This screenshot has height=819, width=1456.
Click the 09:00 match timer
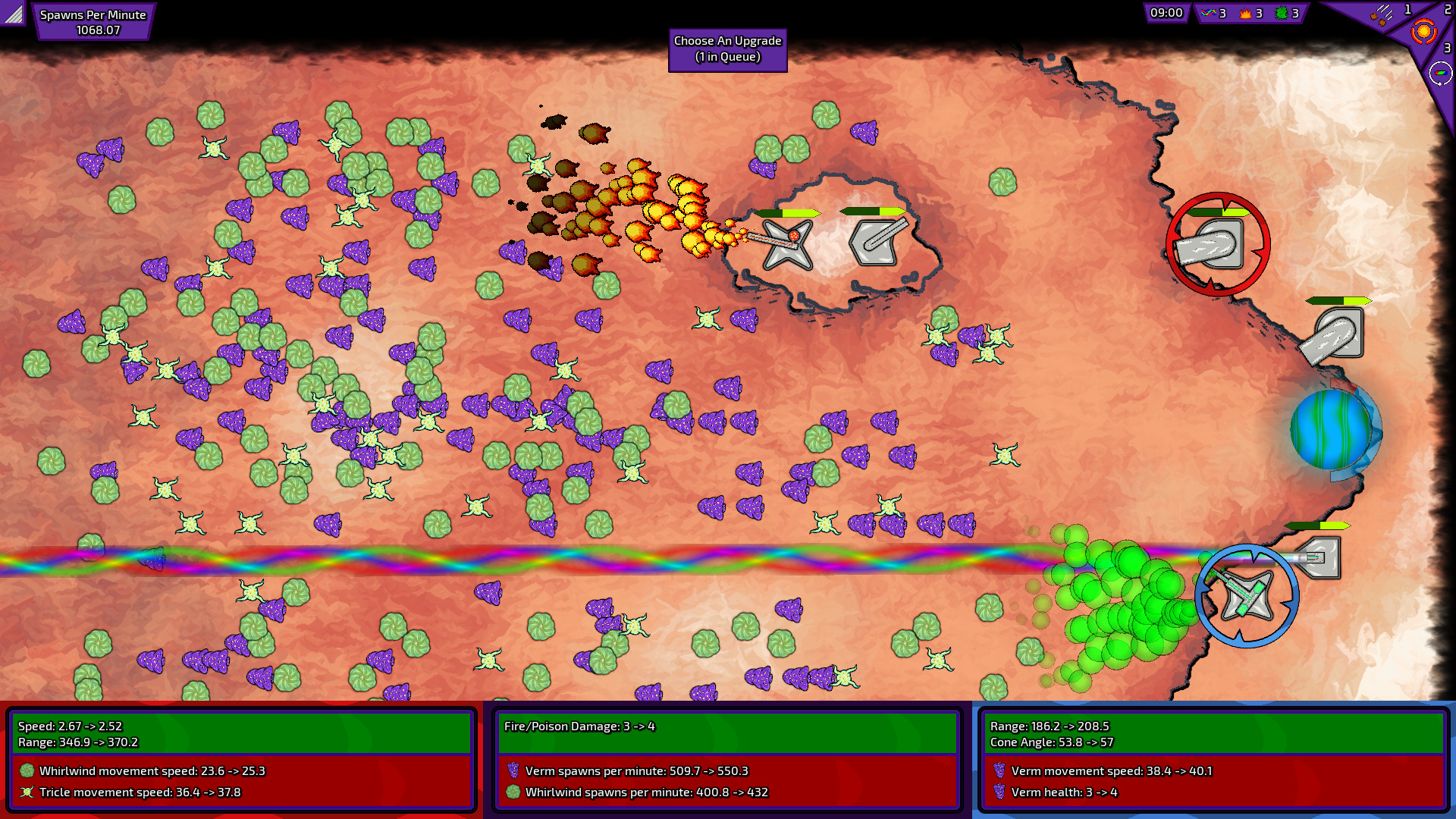click(1166, 12)
